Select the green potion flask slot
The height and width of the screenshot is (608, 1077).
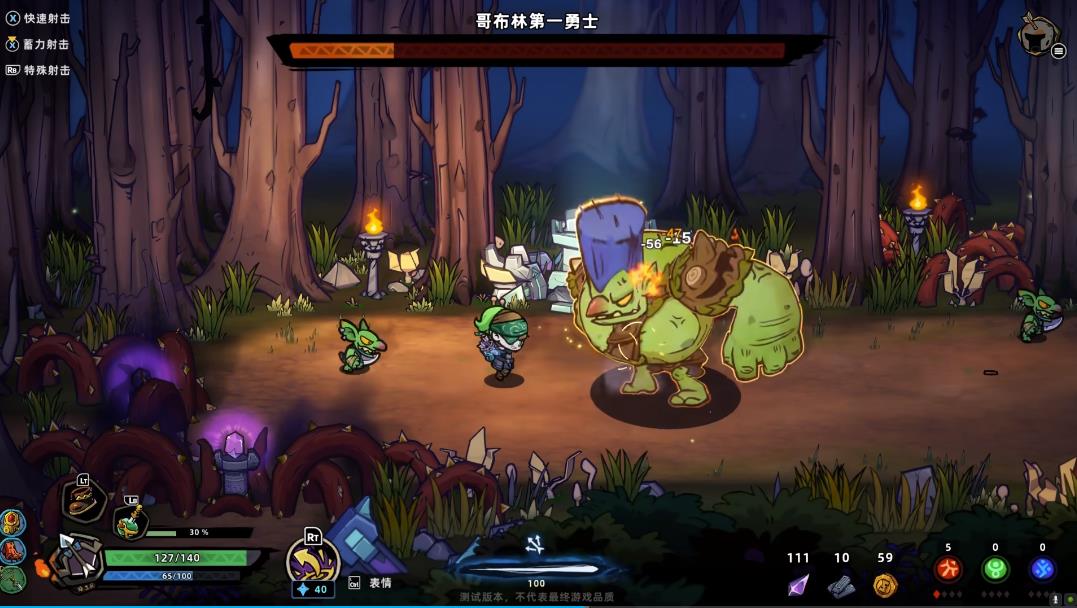(x=130, y=520)
